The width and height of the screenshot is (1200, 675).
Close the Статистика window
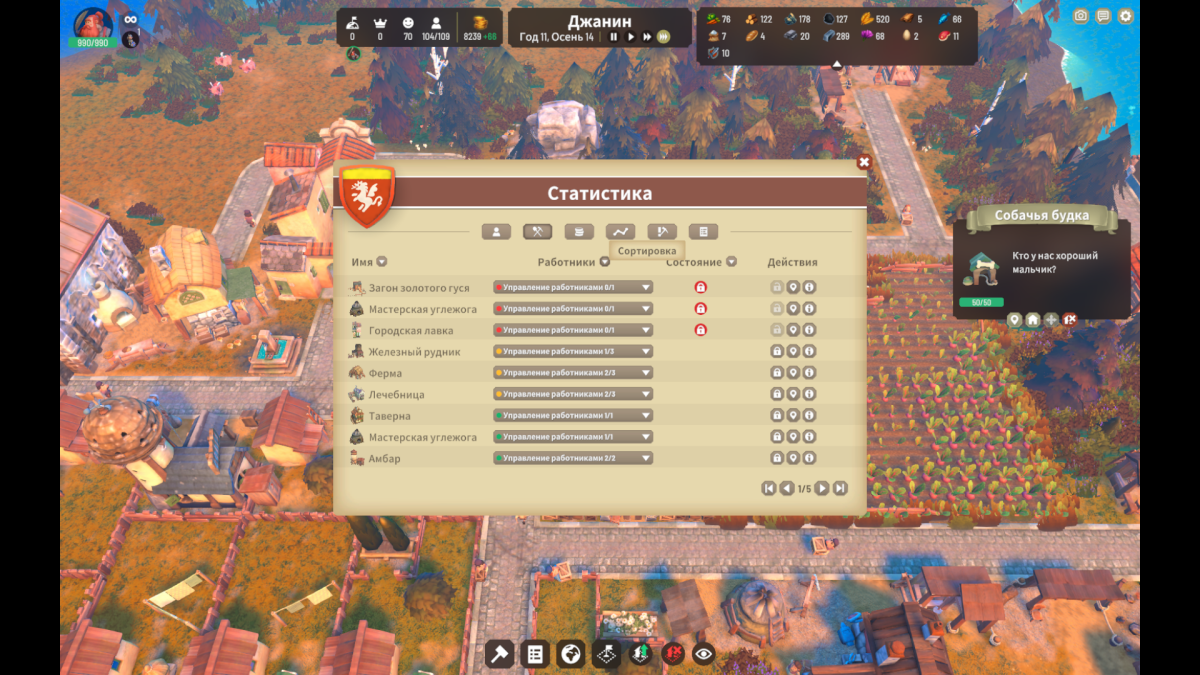pos(864,162)
